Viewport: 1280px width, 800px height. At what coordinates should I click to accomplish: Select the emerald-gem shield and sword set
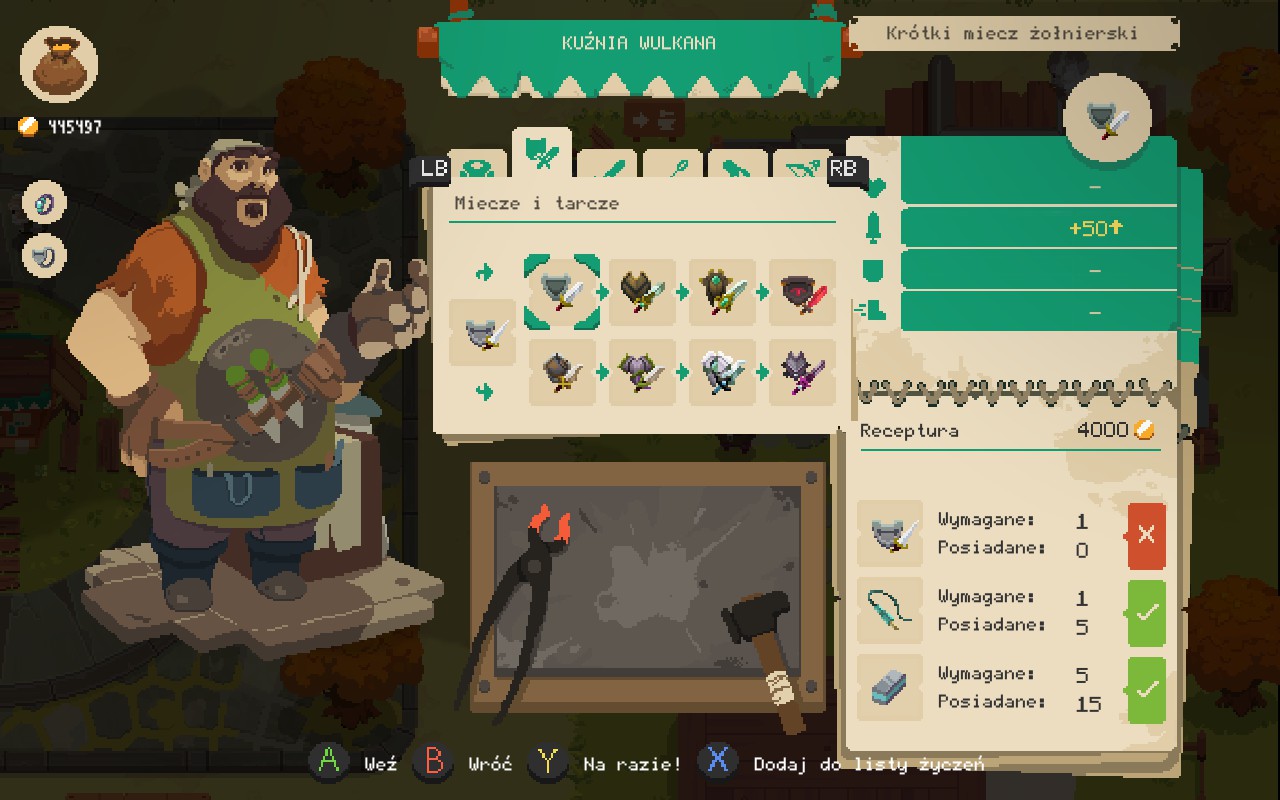point(722,292)
